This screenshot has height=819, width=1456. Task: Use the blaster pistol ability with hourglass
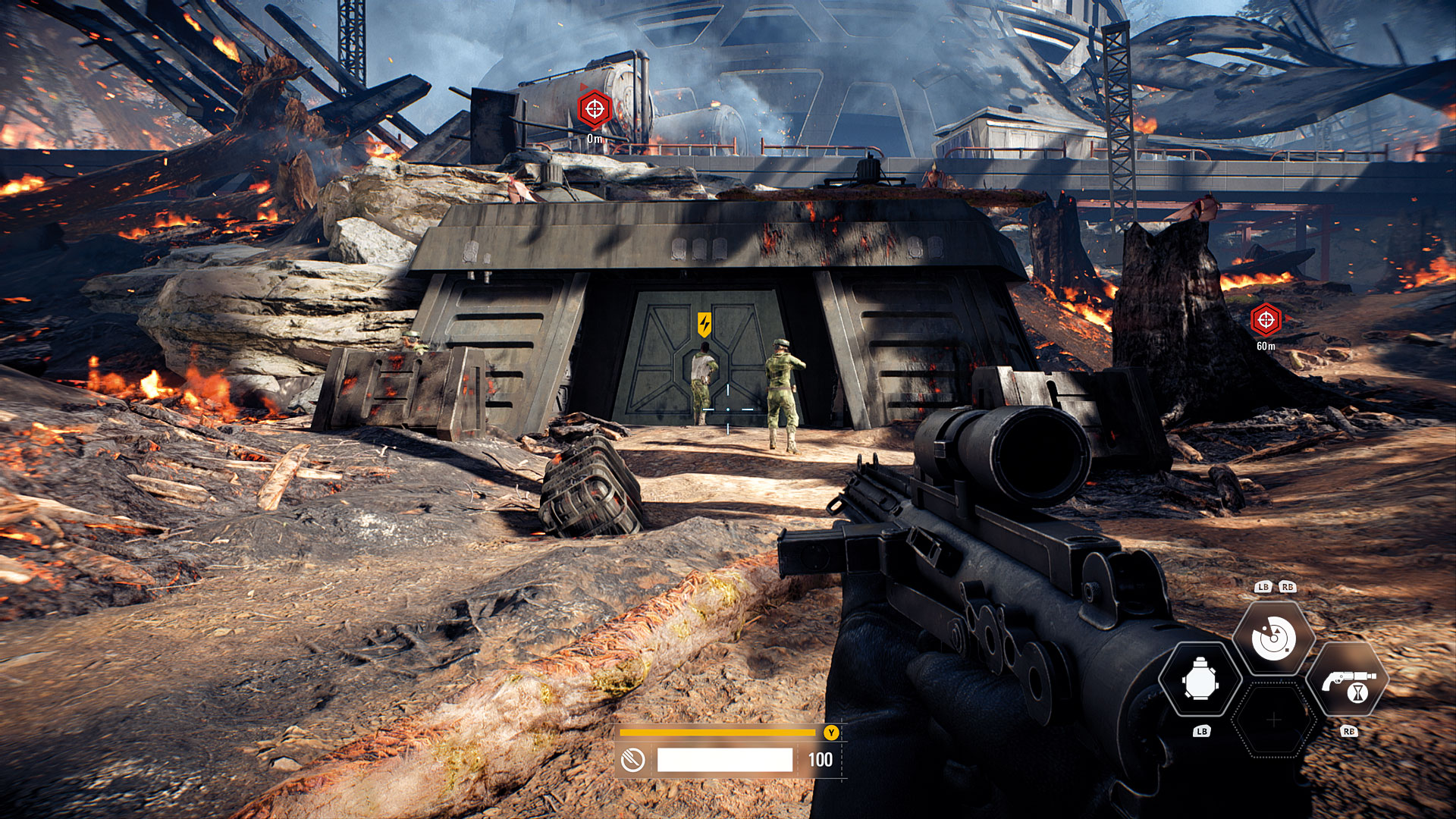pos(1348,680)
